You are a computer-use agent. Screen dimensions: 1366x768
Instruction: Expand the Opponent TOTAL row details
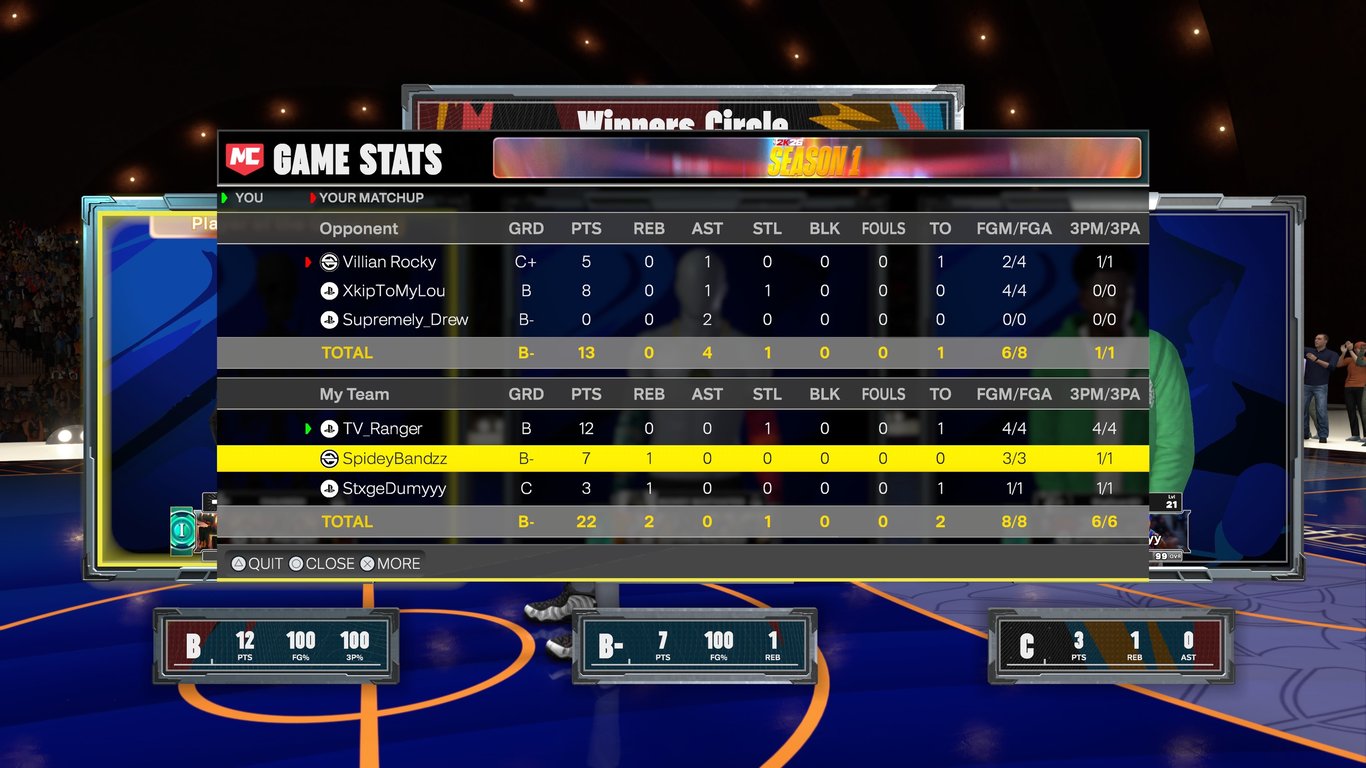[347, 352]
